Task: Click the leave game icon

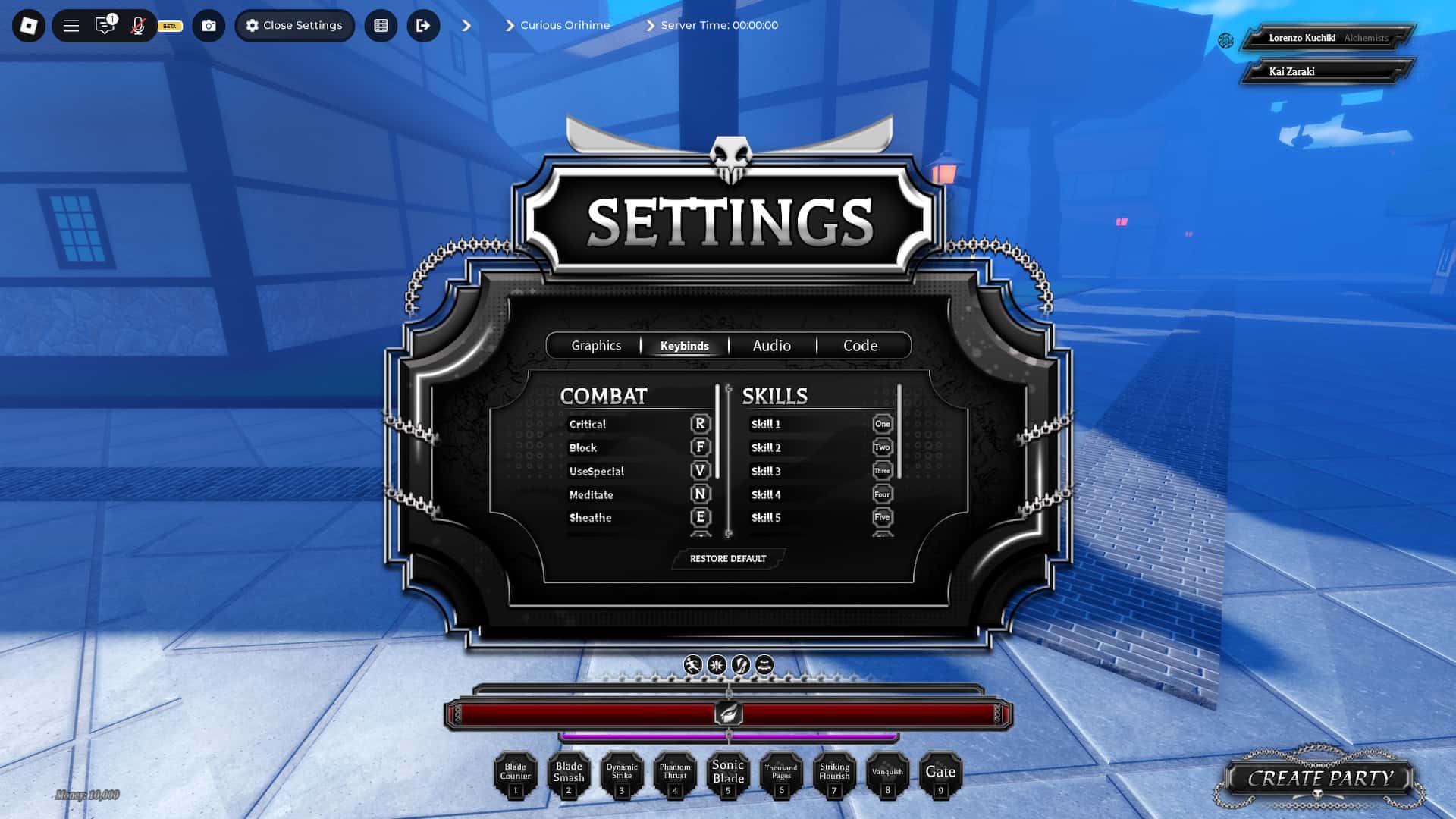Action: click(x=424, y=25)
